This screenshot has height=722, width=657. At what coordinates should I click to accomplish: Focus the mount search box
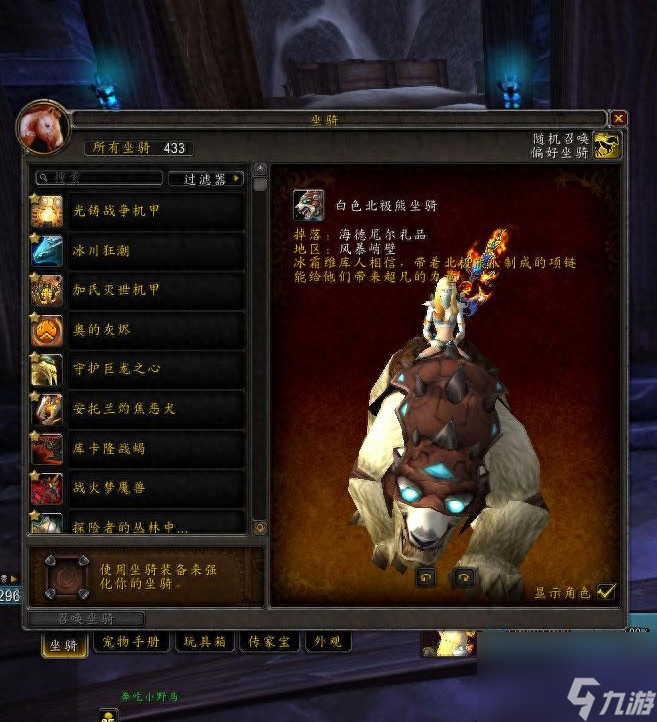100,178
